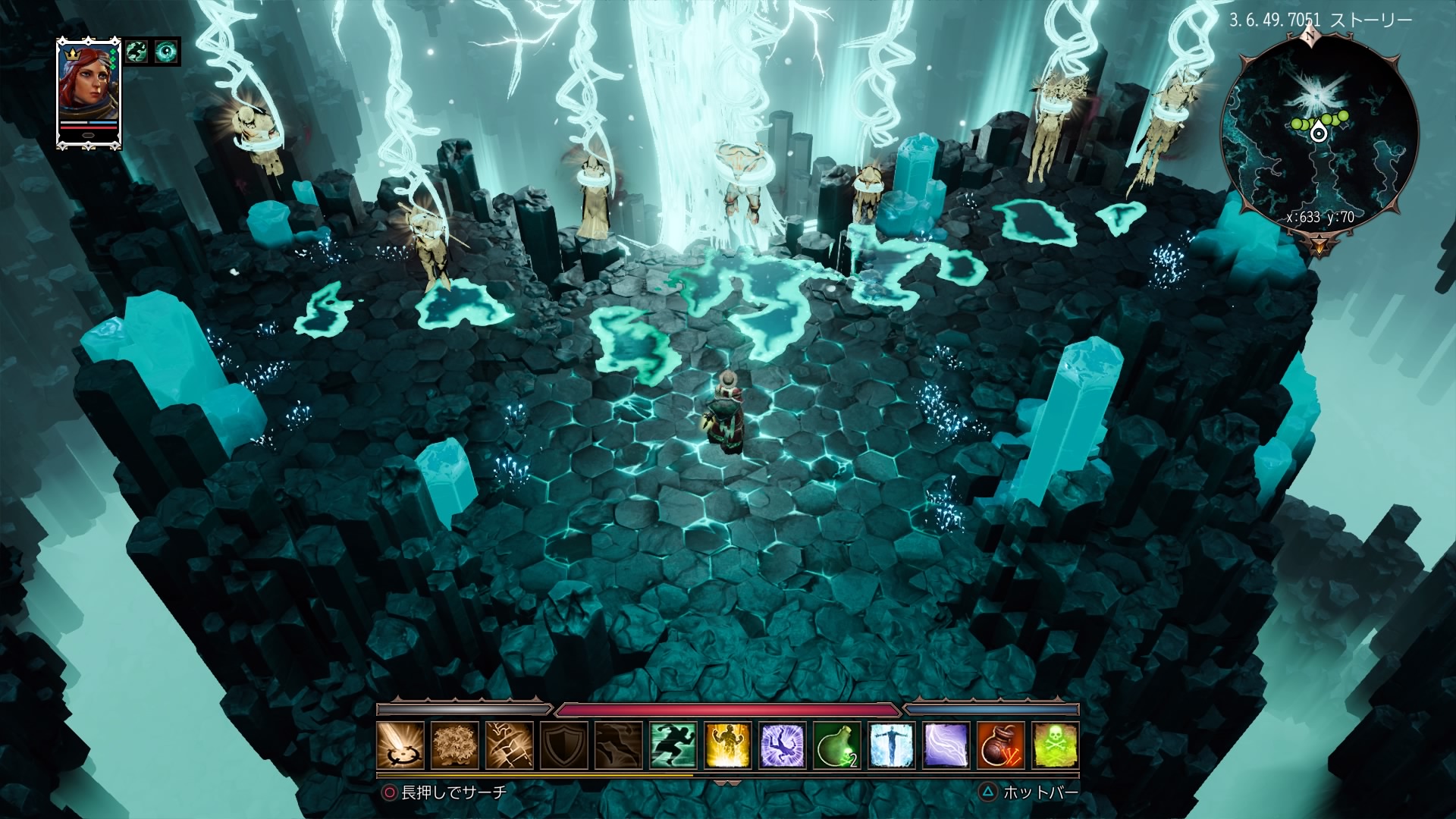Activate the green sprinting figure skill
Viewport: 1456px width, 819px height.
tap(673, 745)
